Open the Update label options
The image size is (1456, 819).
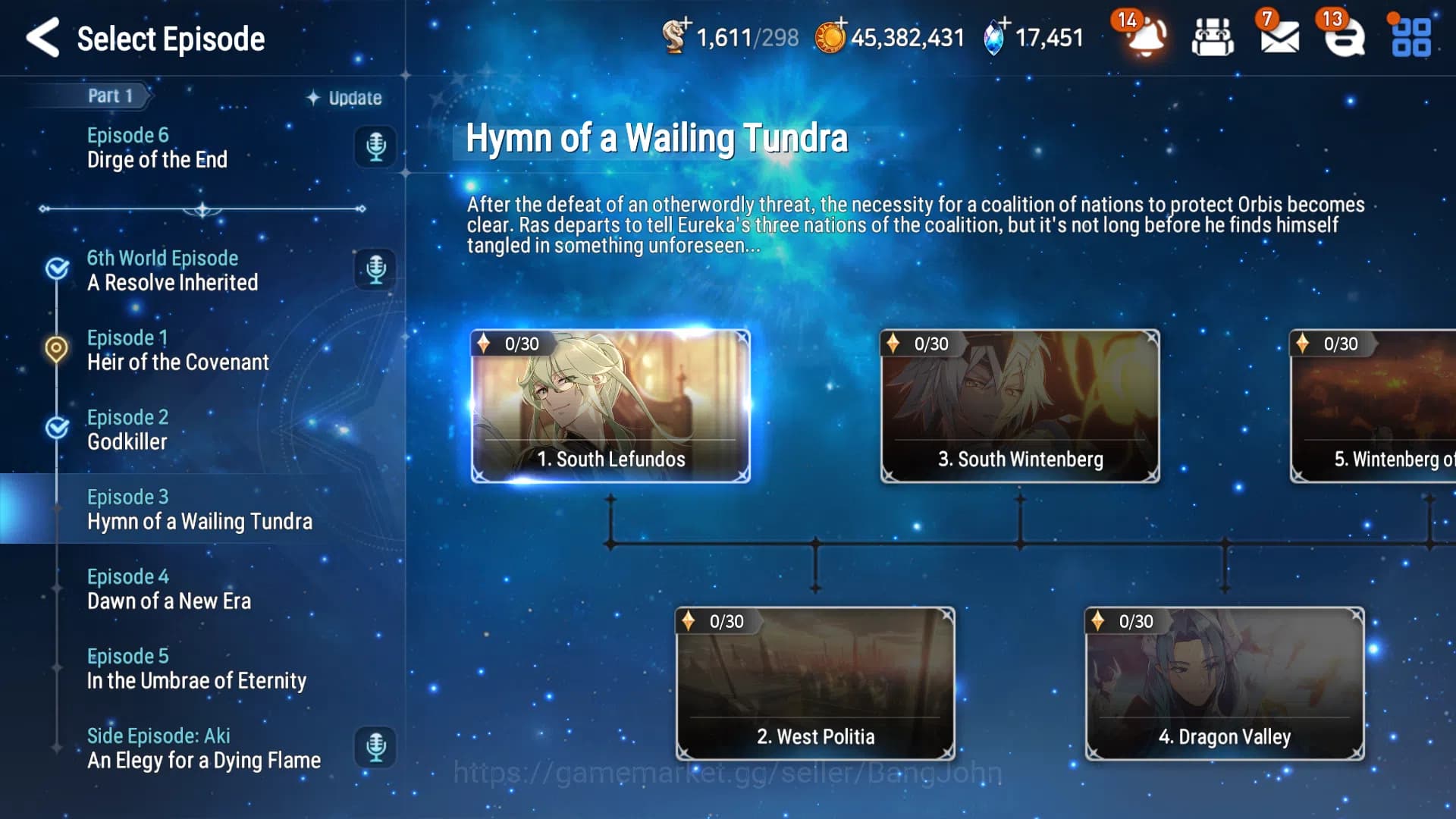pyautogui.click(x=344, y=98)
